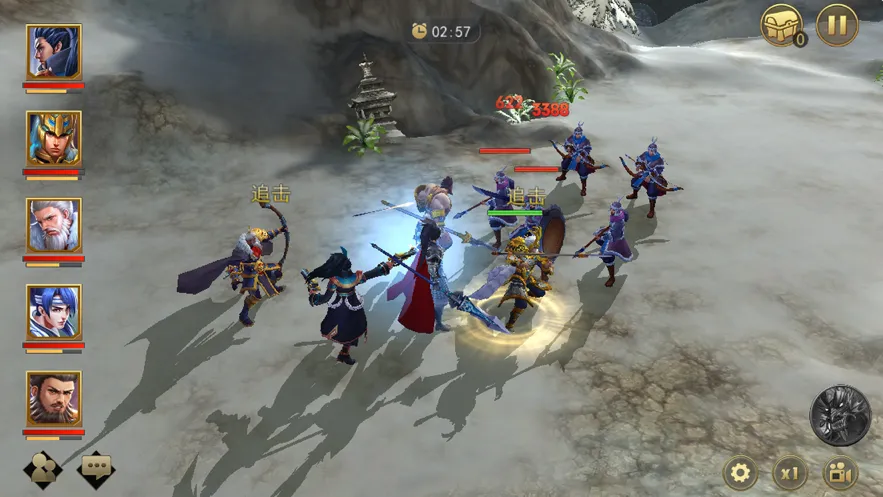
Task: Choose the white-bearded elder hero portrait
Action: click(54, 225)
